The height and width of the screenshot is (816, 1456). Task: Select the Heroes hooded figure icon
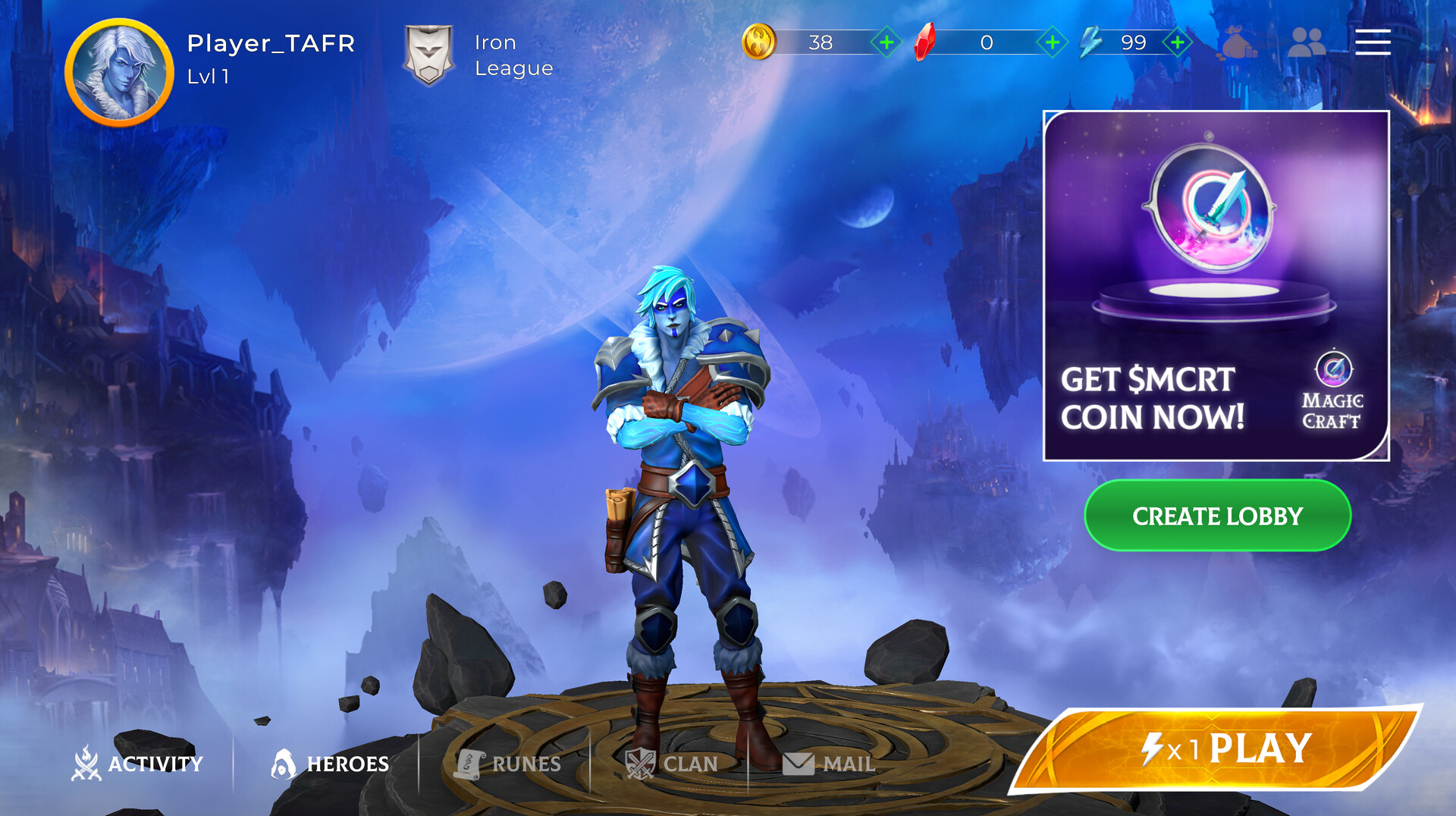(284, 764)
